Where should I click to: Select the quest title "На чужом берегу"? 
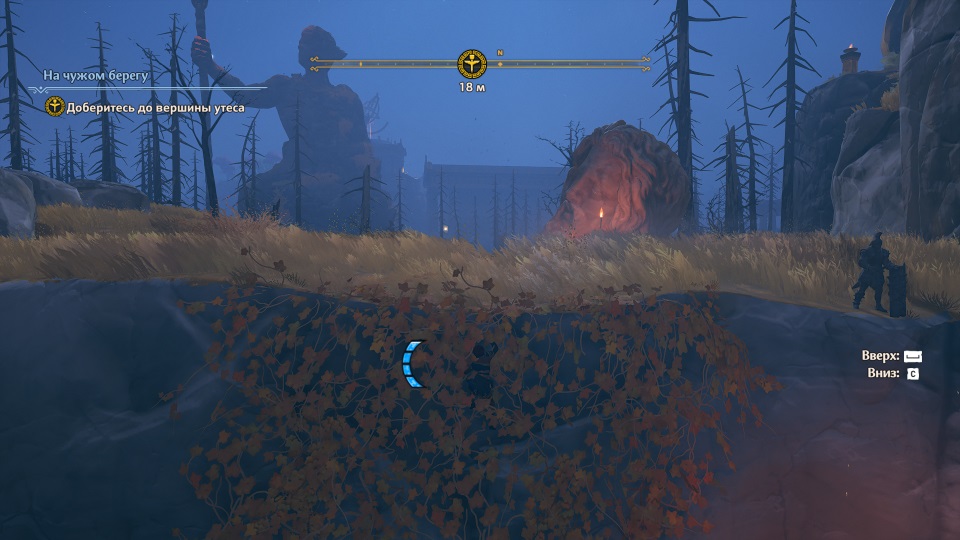96,74
